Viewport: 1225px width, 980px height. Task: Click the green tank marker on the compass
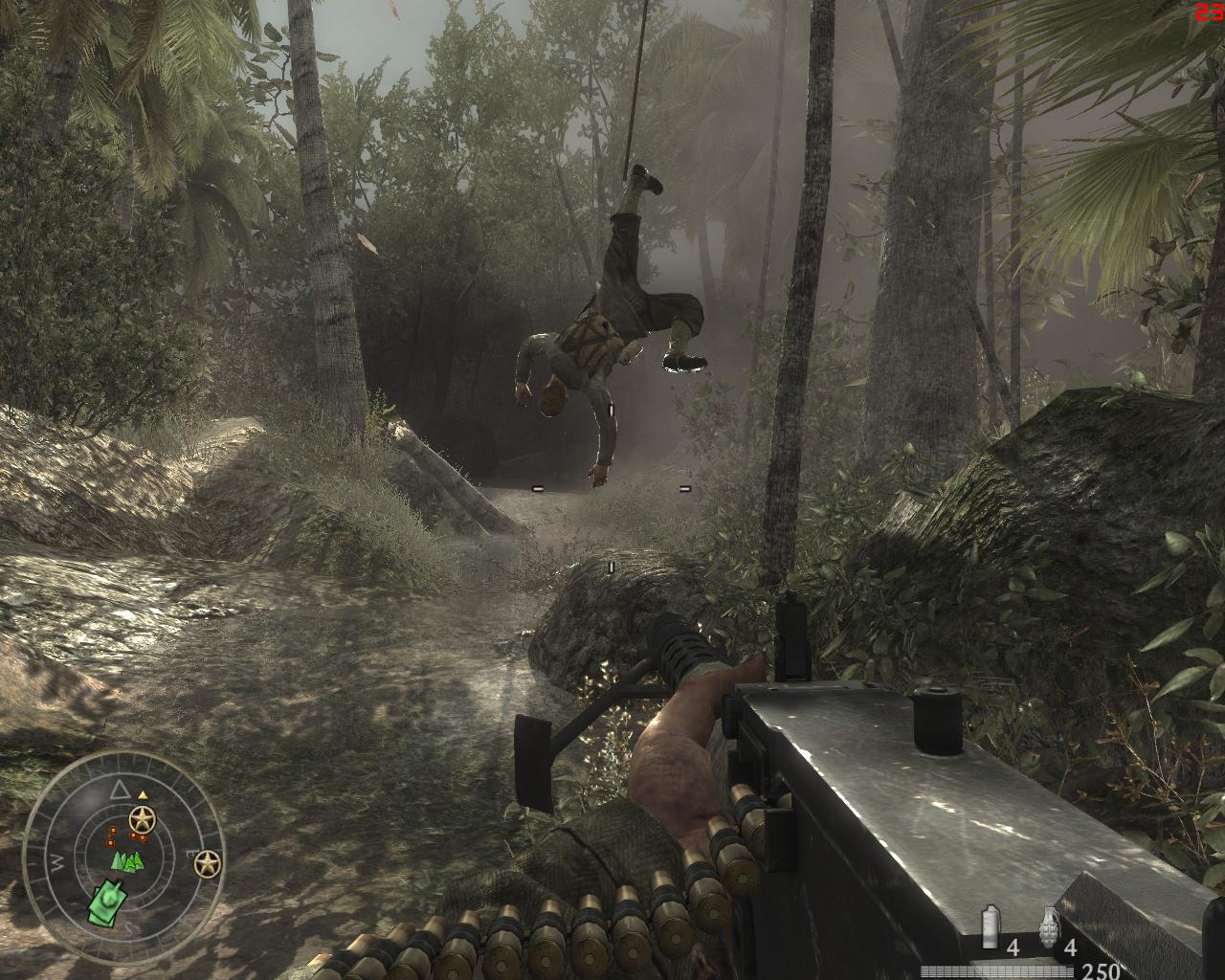(x=106, y=902)
